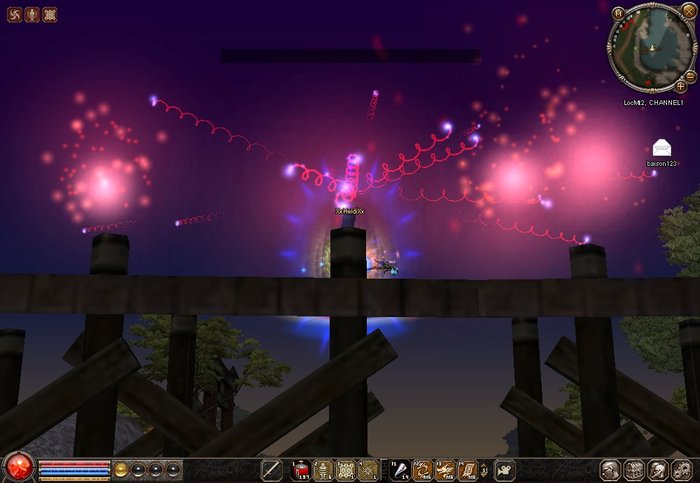Open the circular minimap
This screenshot has width=700, height=483.
(651, 45)
